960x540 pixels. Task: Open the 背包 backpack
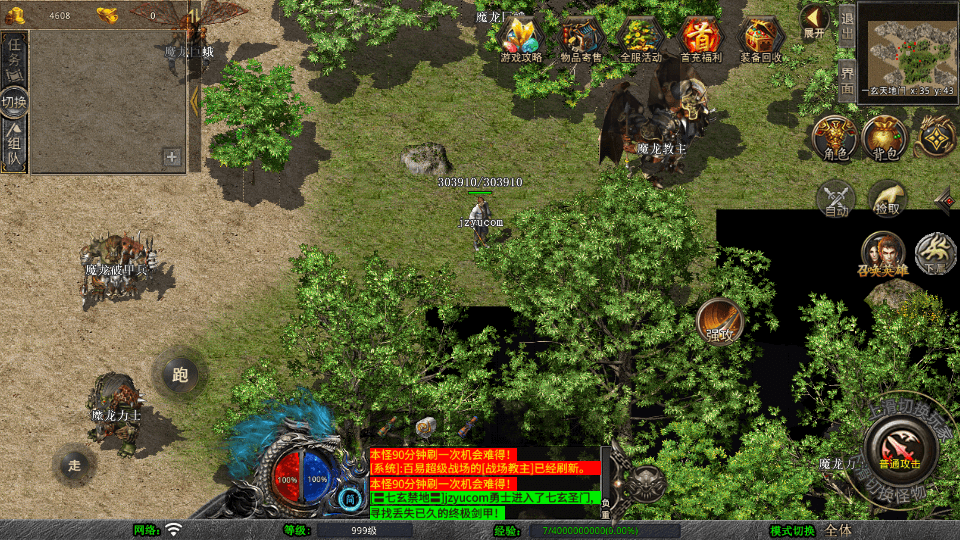tap(886, 137)
